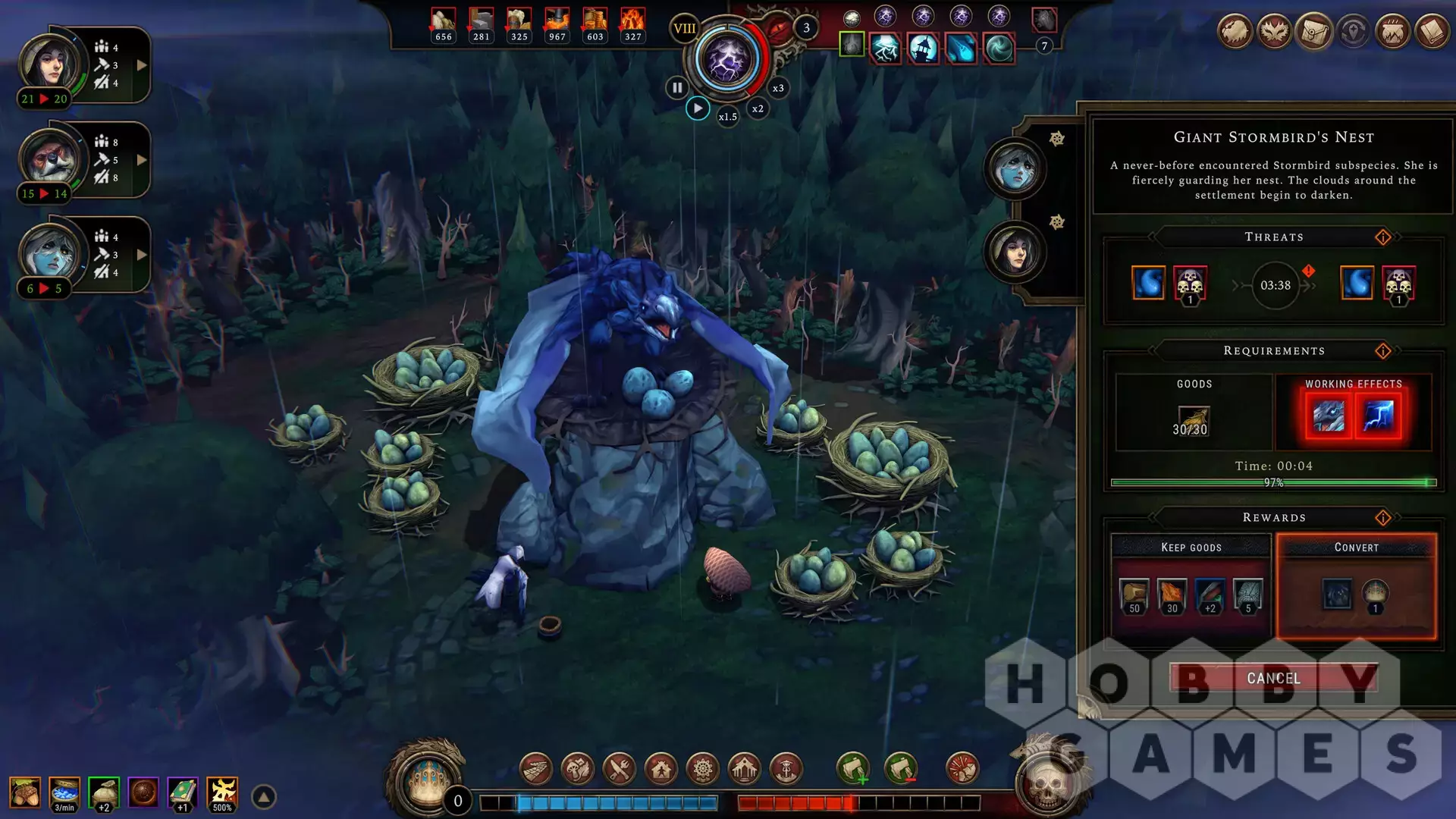Set game speed to x3
The image size is (1456, 819).
click(x=778, y=88)
